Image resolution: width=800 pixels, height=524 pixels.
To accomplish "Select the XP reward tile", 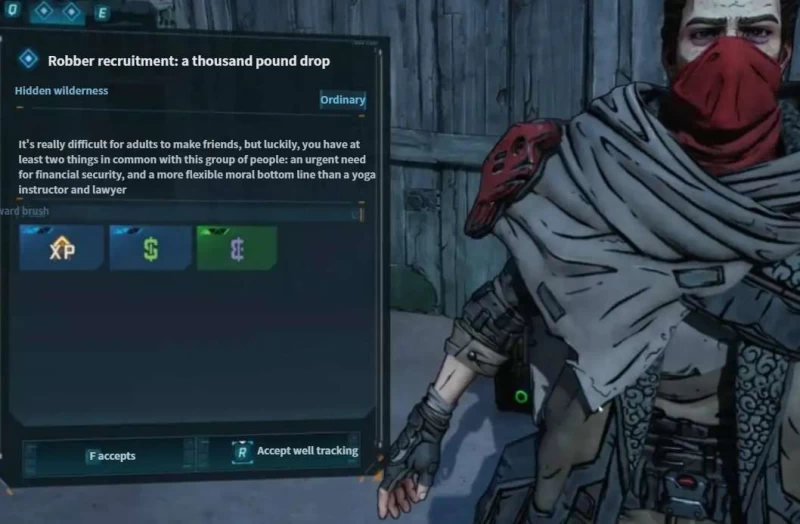I will point(62,248).
